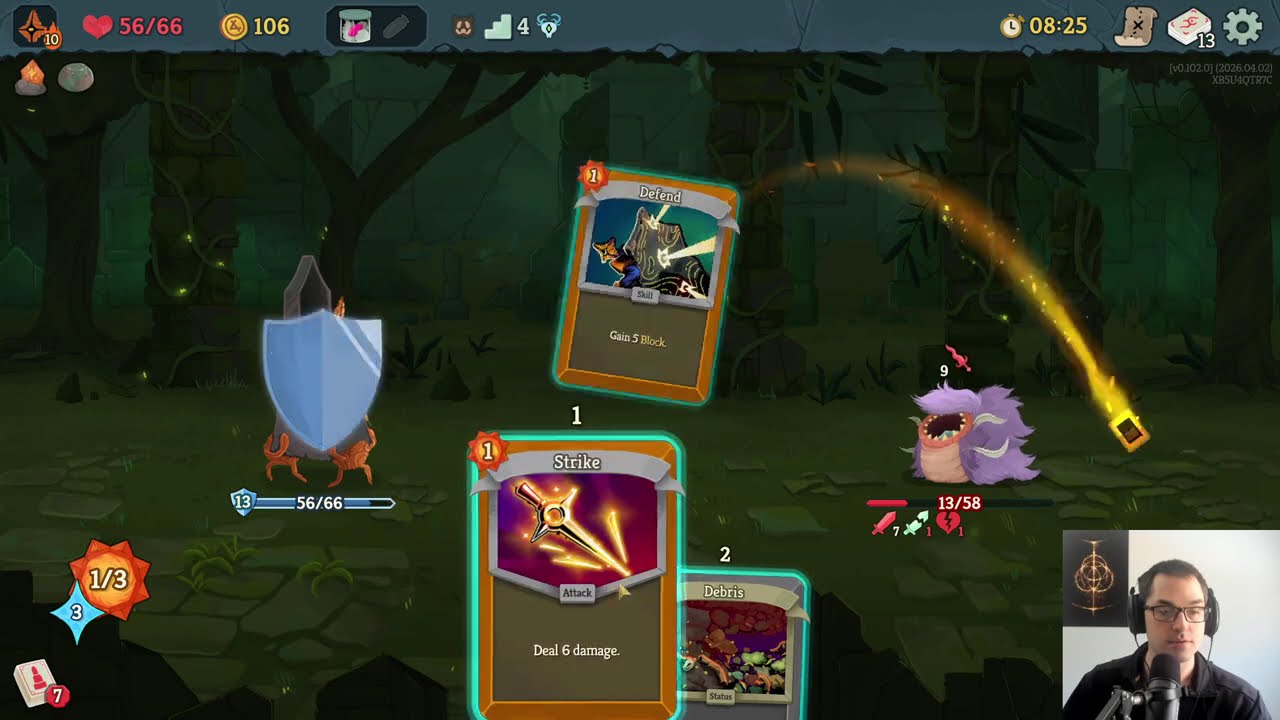Inspect the blue horned skull boss icon

[549, 28]
